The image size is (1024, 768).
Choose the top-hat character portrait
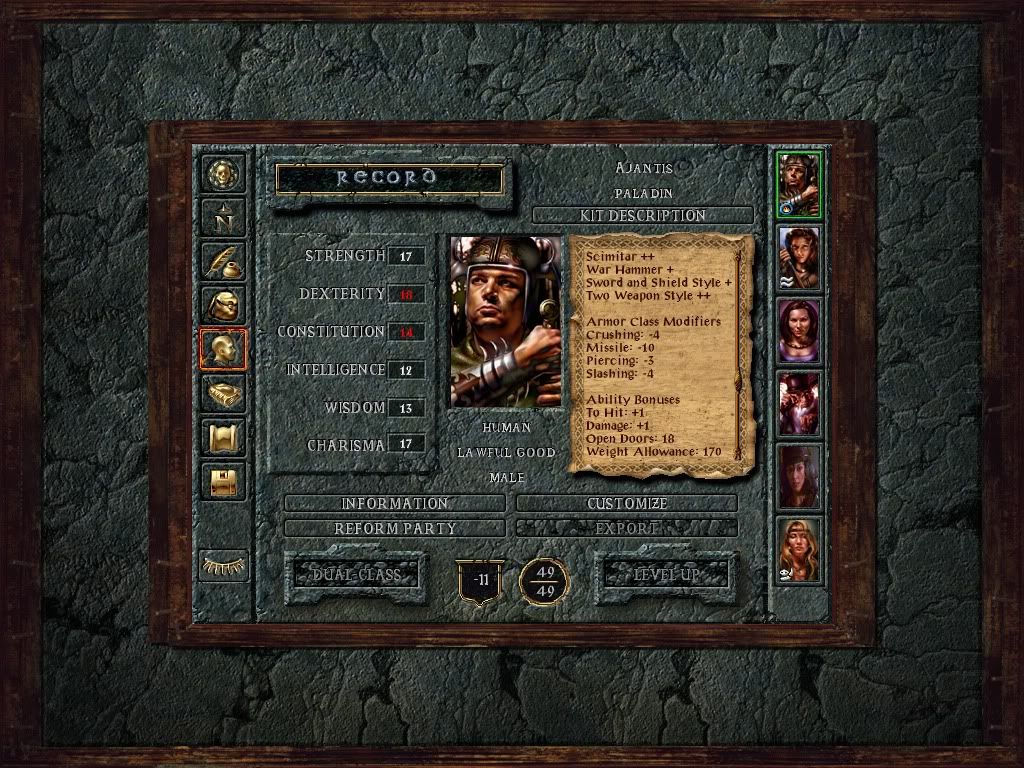pyautogui.click(x=799, y=403)
